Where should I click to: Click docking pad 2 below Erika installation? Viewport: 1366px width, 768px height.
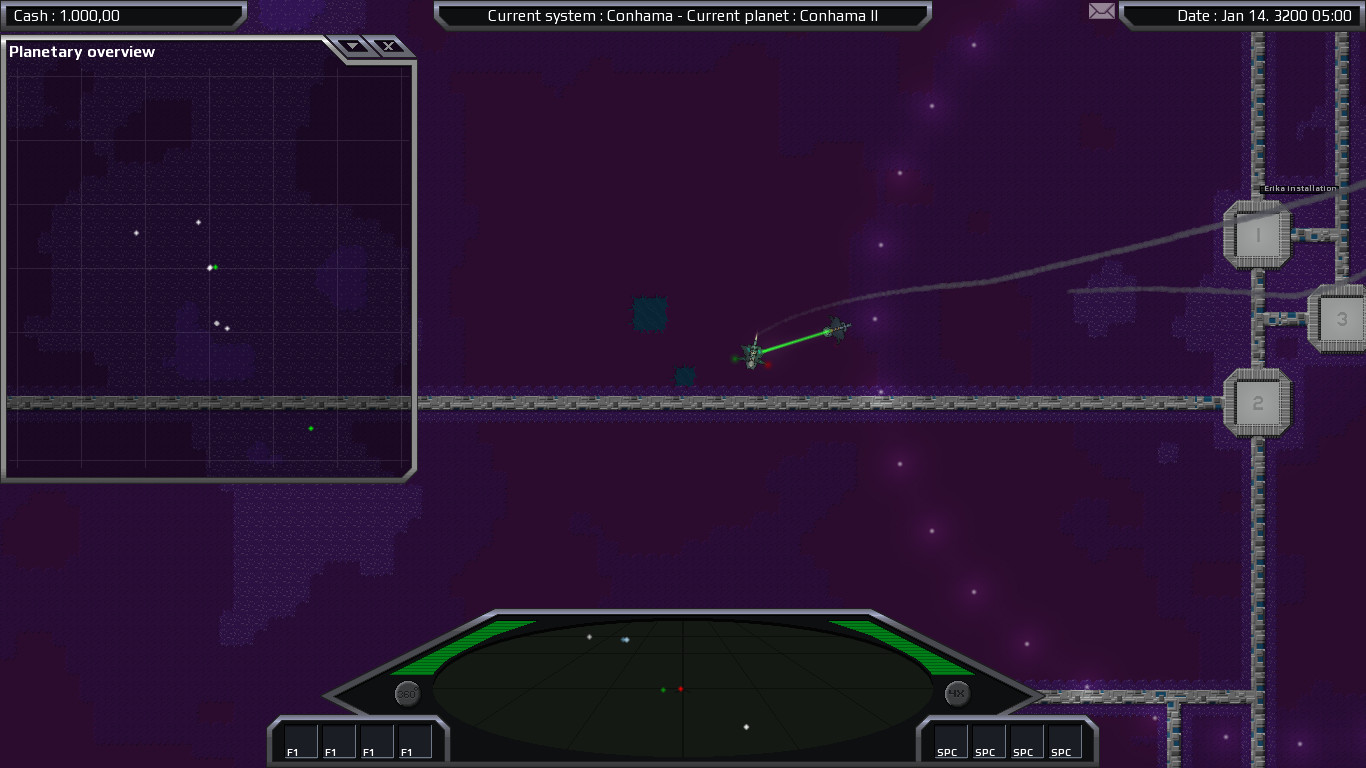click(x=1257, y=402)
